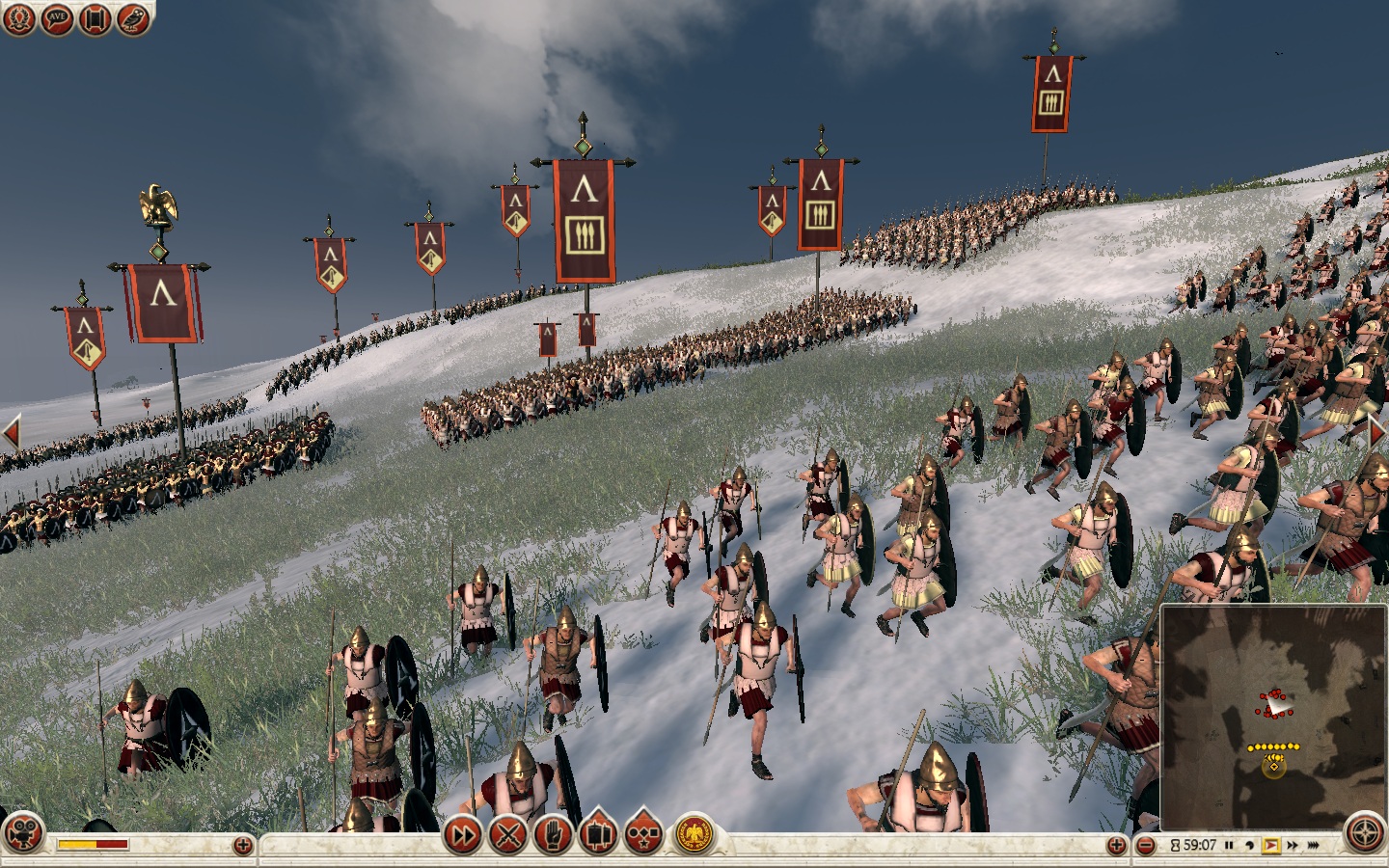
Task: Zoom out the minimap with minus button
Action: [1146, 846]
